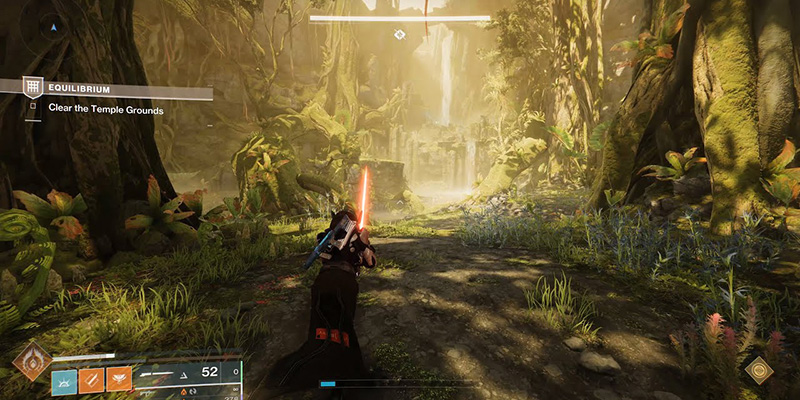Viewport: 800px width, 400px height.
Task: Trigger the orange grenade ability icon
Action: (92, 380)
